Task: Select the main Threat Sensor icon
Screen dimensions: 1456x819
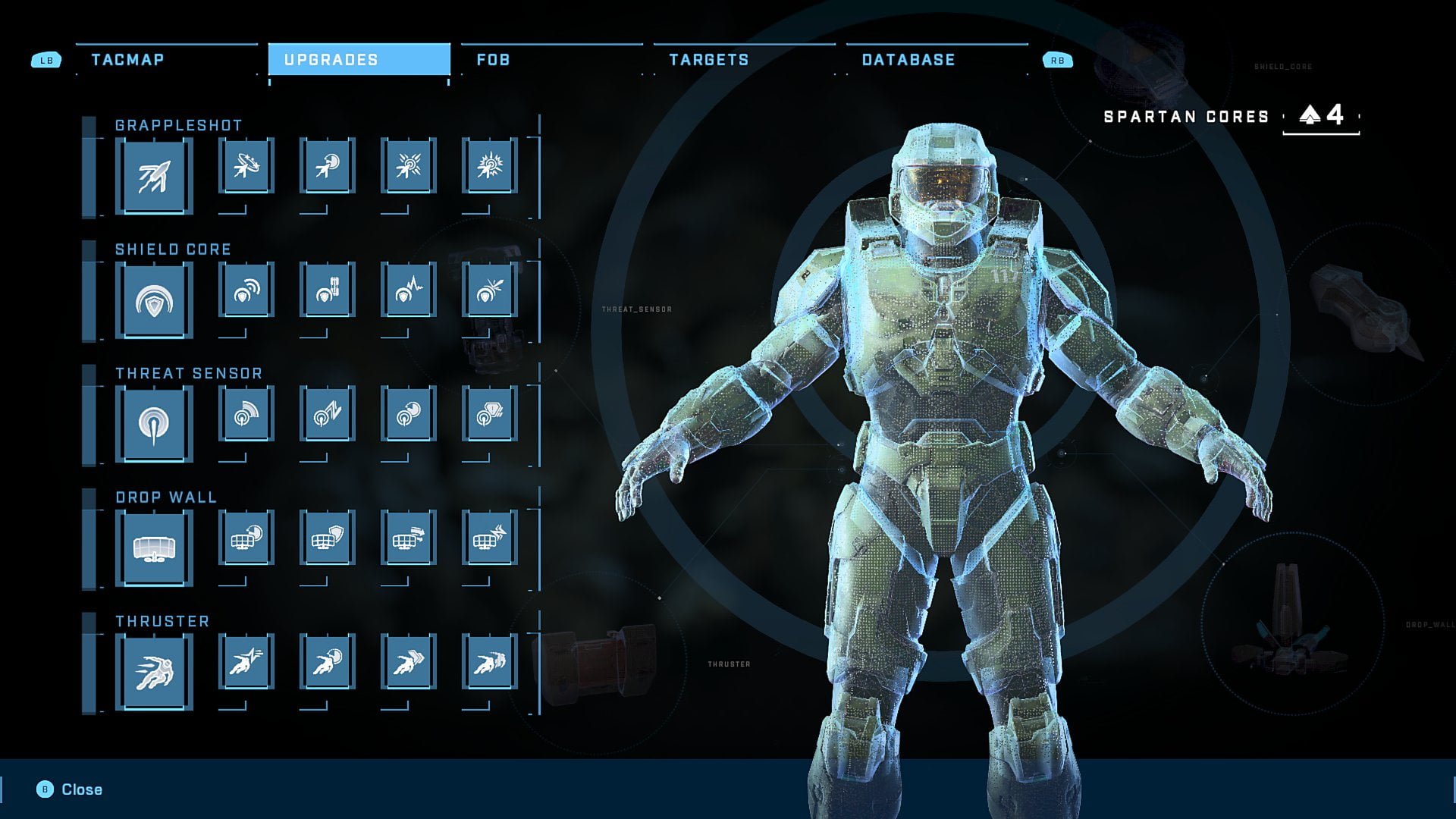Action: 154,424
